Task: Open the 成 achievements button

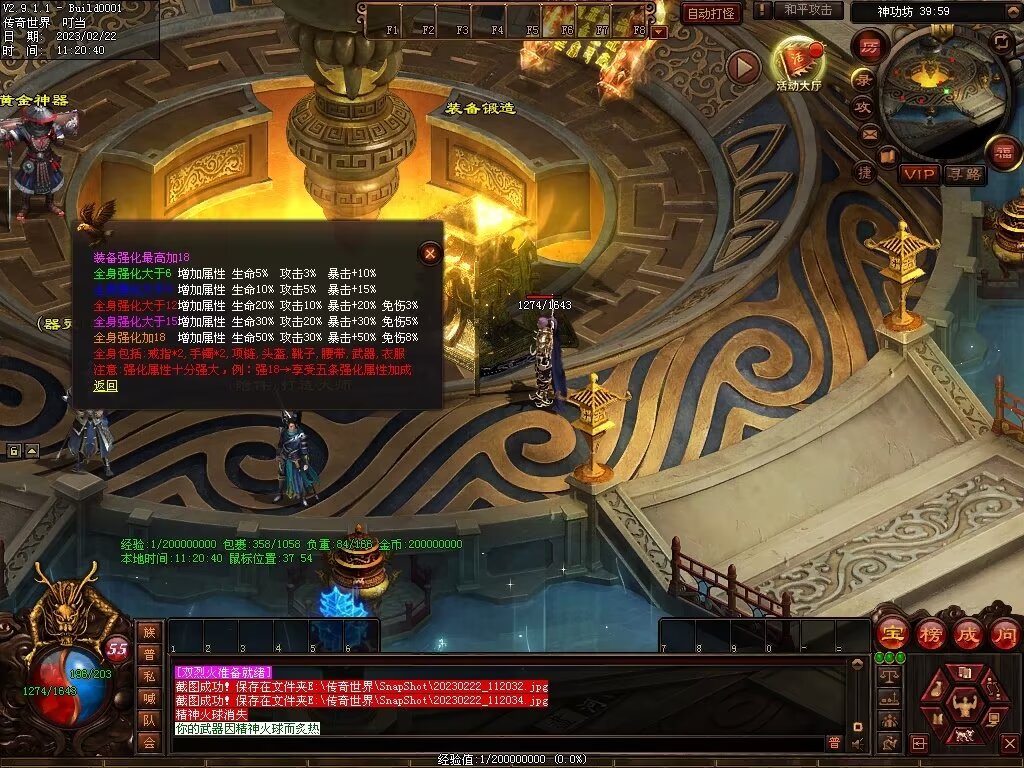Action: click(967, 633)
